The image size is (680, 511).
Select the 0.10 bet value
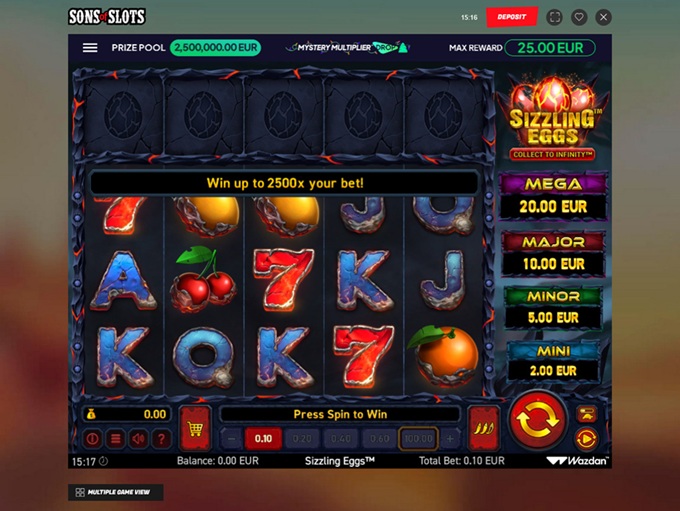[x=263, y=438]
